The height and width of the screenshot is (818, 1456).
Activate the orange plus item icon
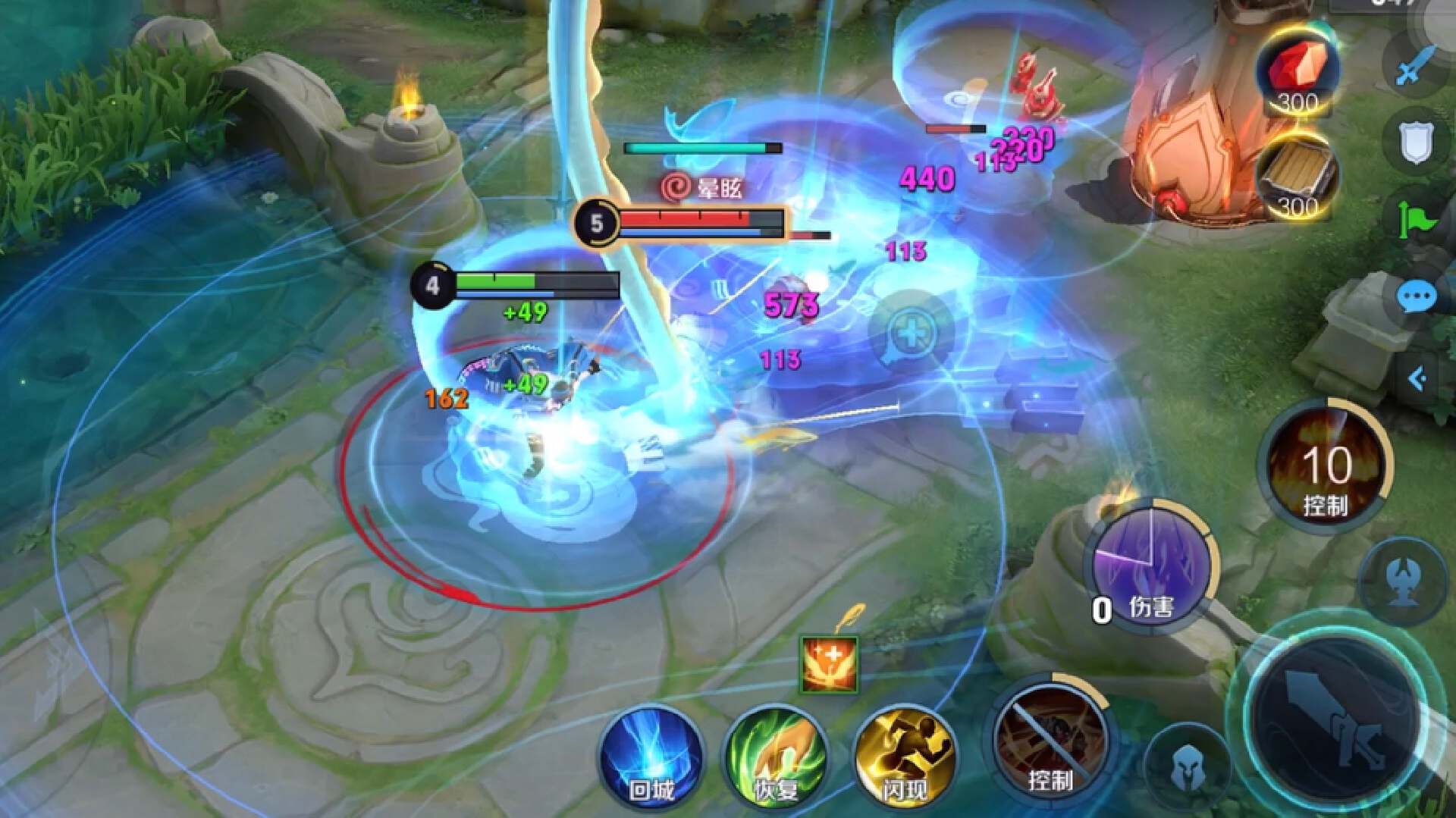[x=830, y=665]
